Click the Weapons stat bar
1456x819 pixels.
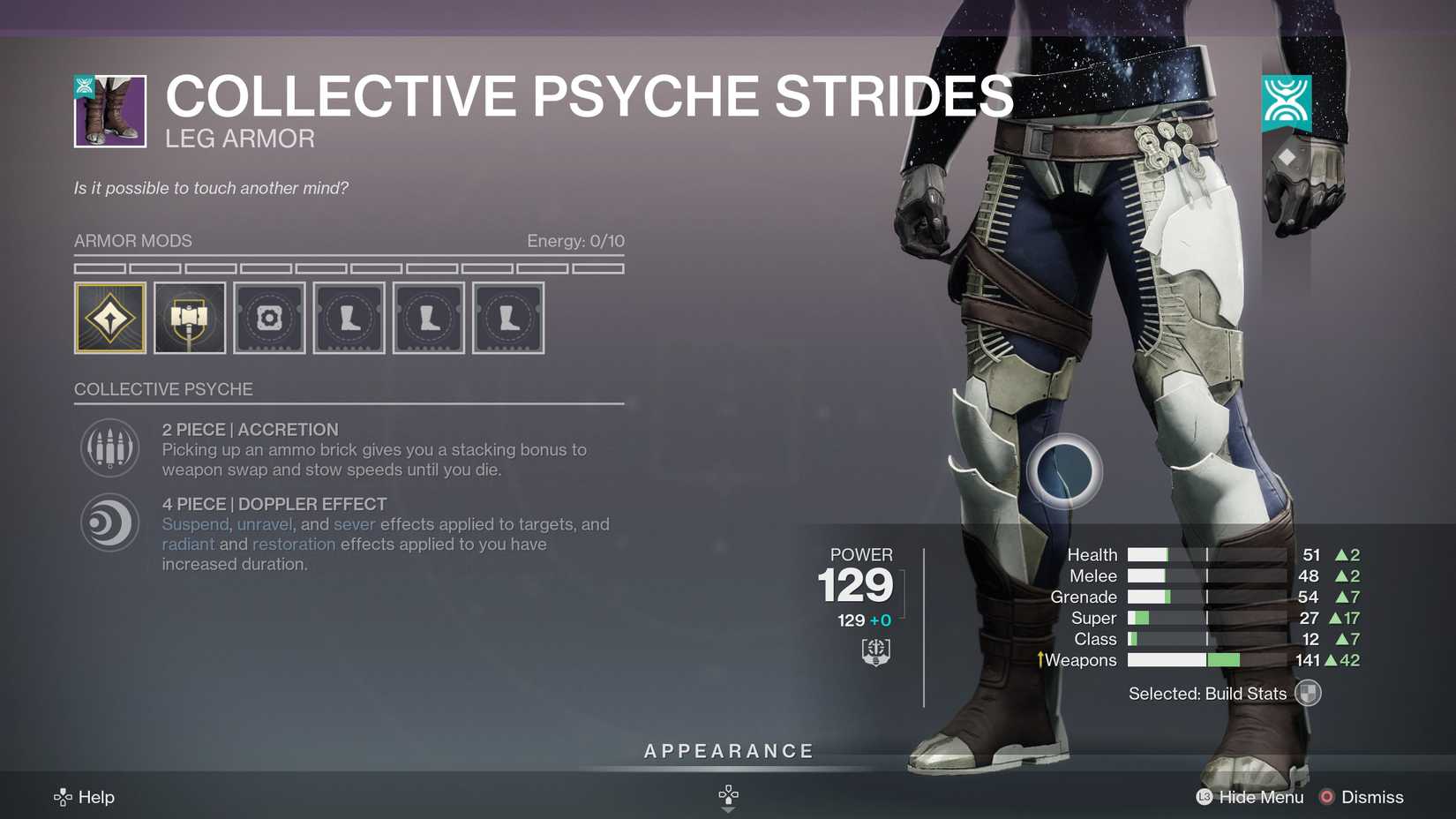pos(1182,659)
